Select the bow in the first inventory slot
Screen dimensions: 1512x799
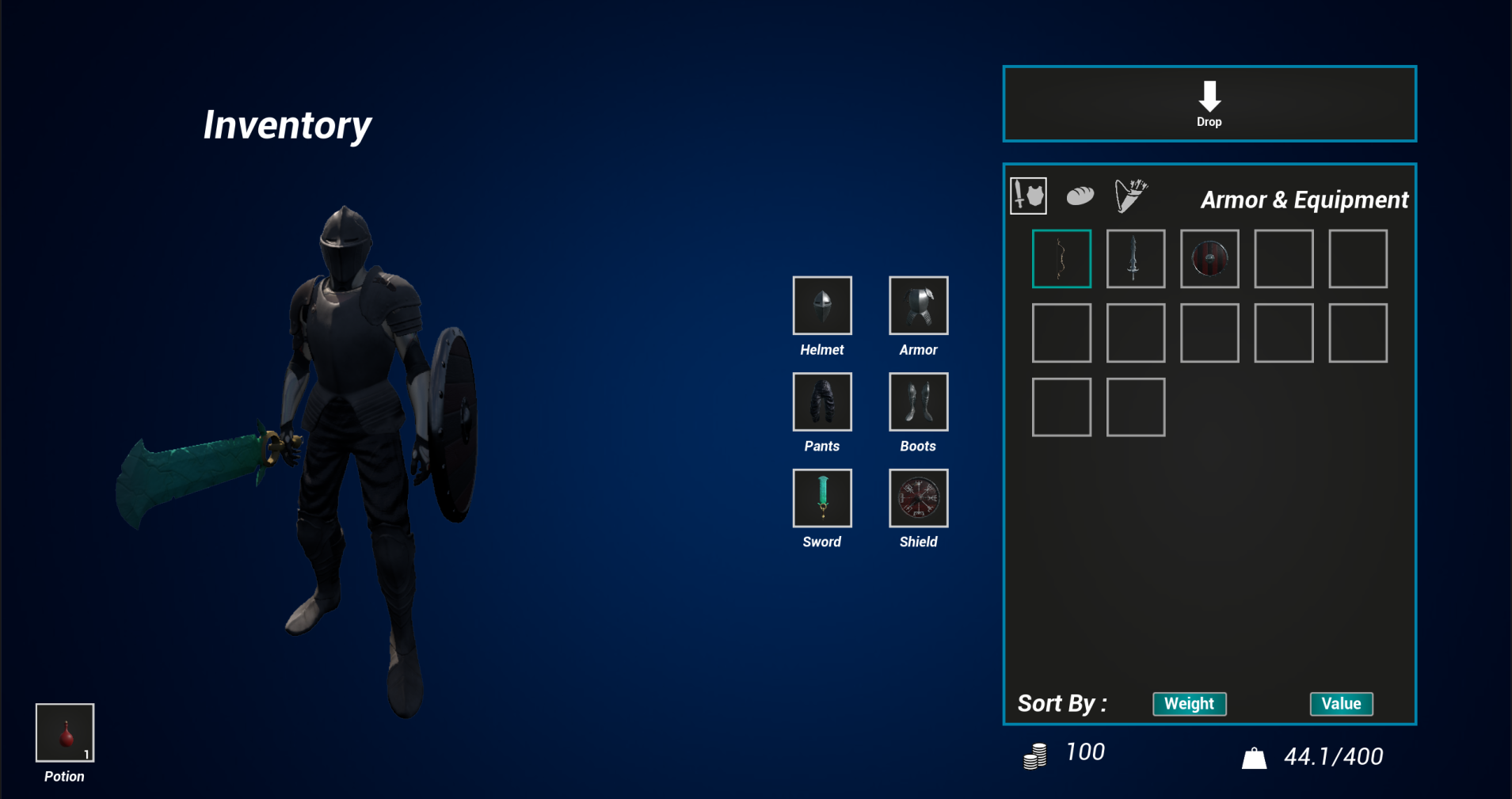(x=1061, y=258)
